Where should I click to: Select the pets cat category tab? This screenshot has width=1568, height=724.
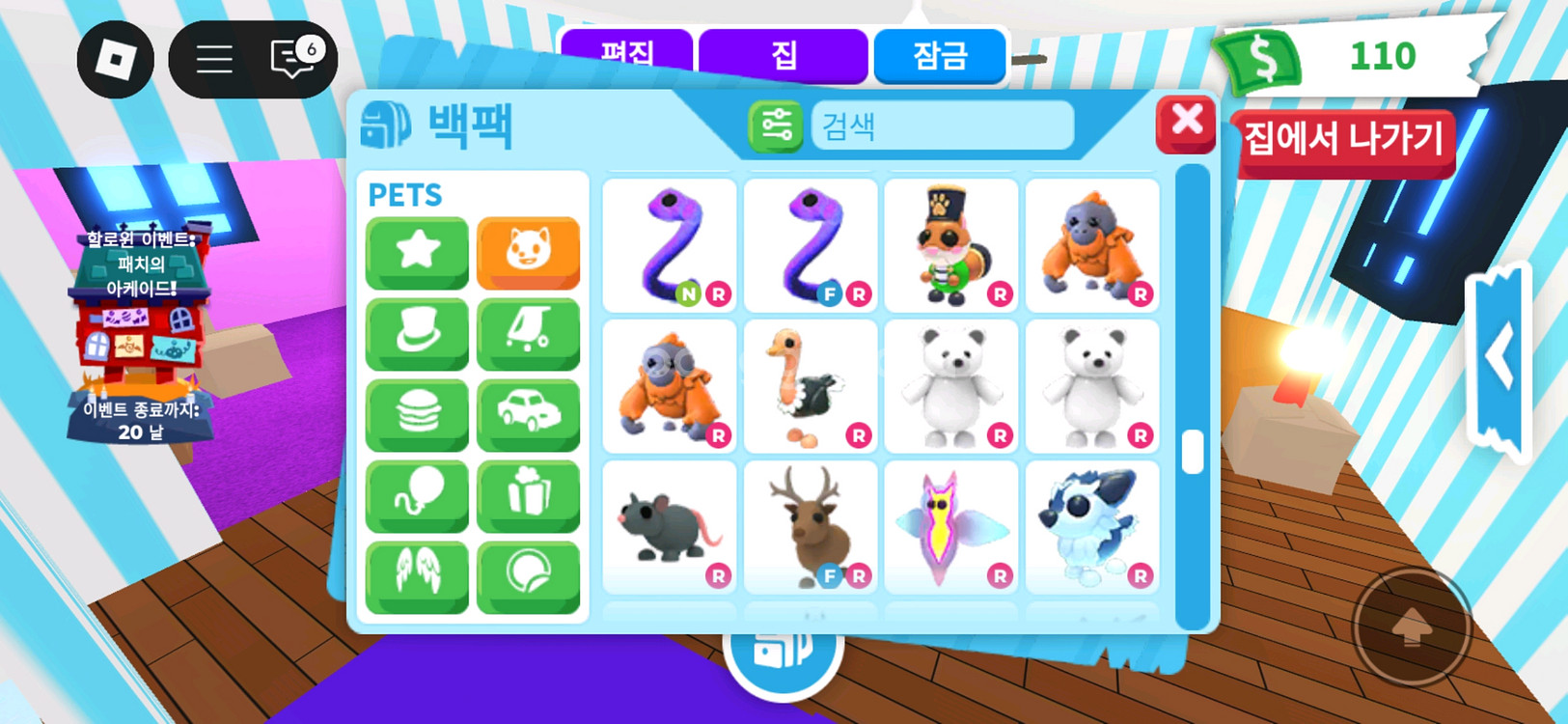click(x=528, y=251)
